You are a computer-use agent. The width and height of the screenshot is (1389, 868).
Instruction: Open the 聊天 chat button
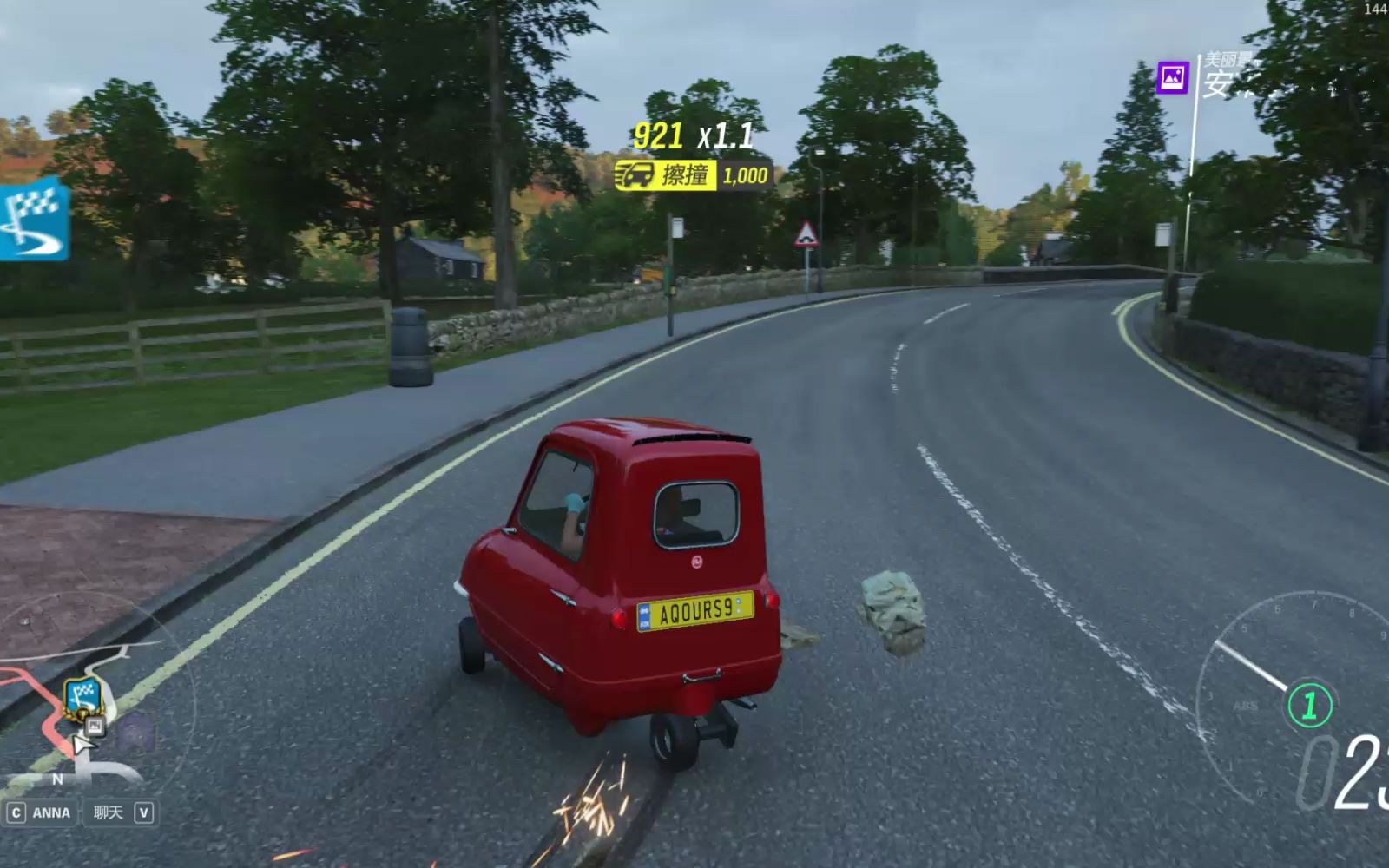pos(121,812)
